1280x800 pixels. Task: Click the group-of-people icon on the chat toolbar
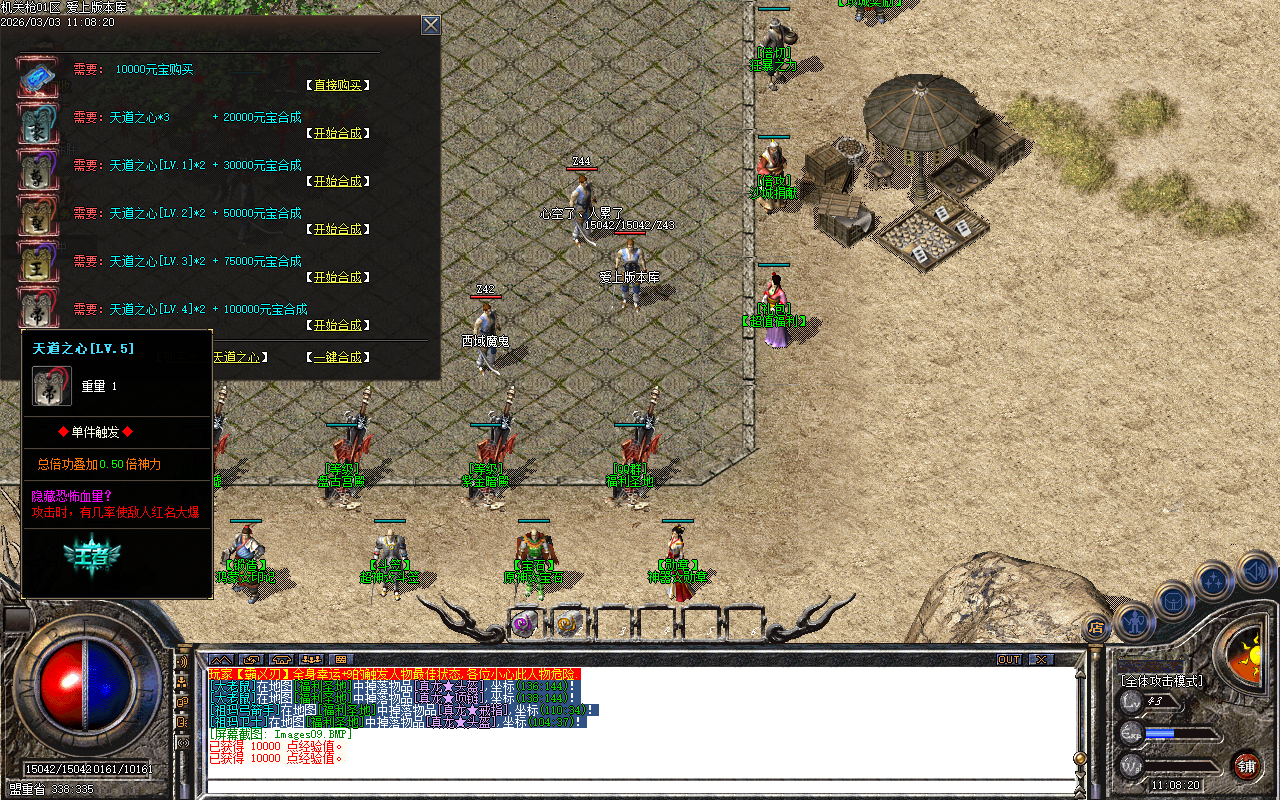pyautogui.click(x=310, y=661)
